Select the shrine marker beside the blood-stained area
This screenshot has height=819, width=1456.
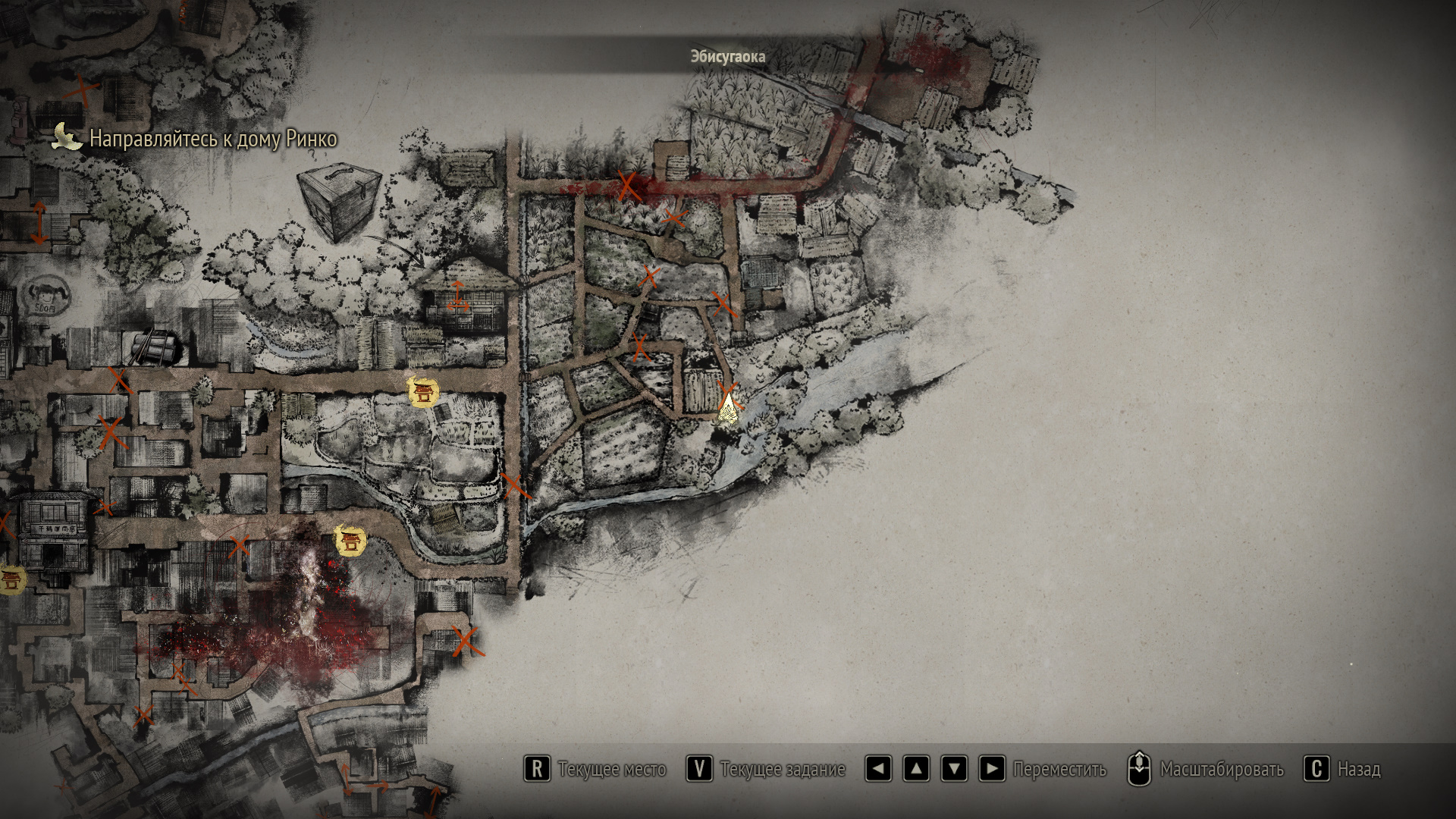coord(350,541)
